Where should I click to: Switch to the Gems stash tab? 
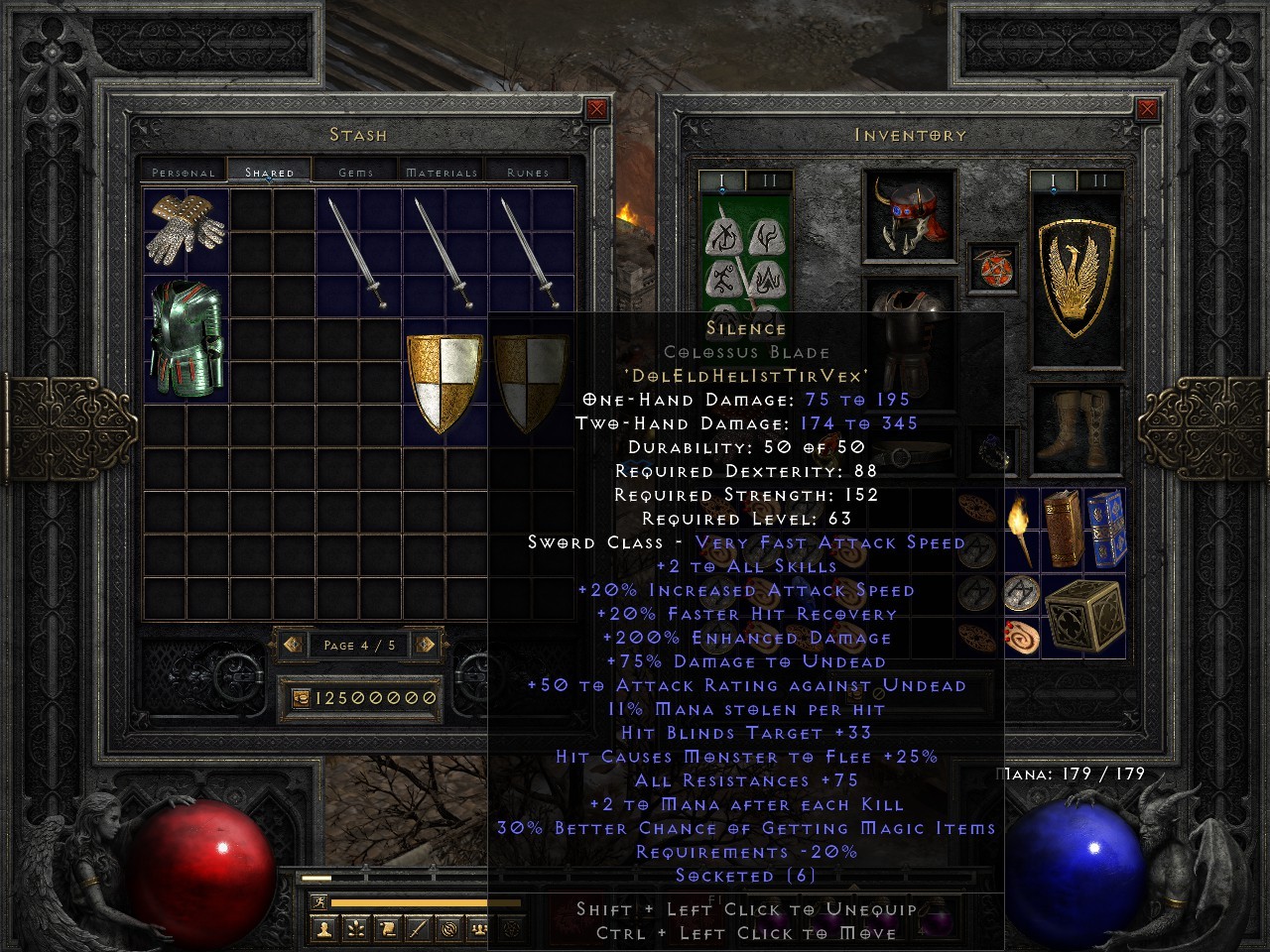coord(354,171)
